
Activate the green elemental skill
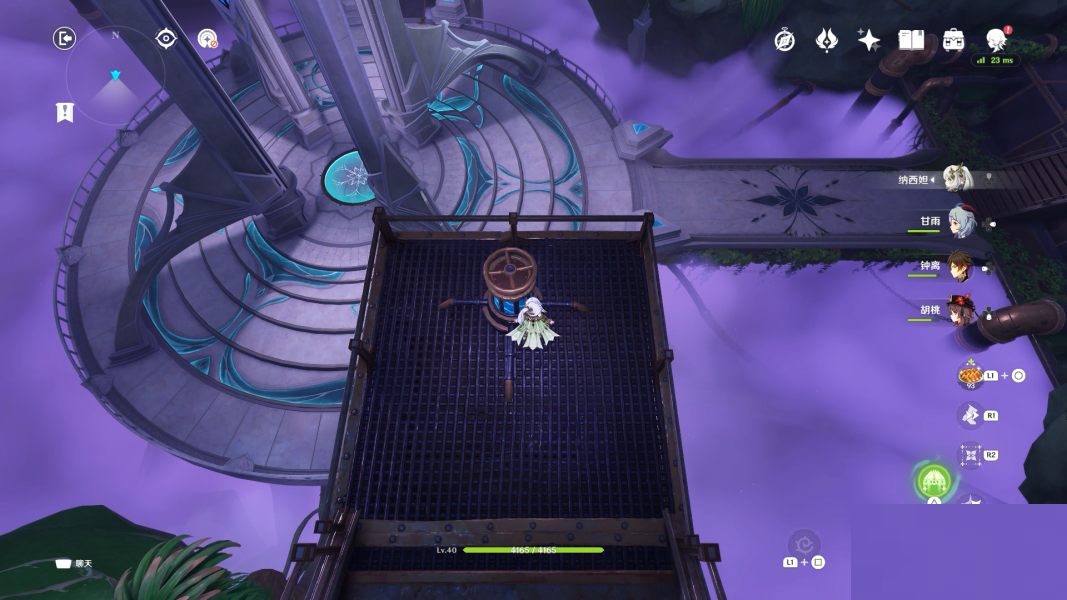pos(934,482)
